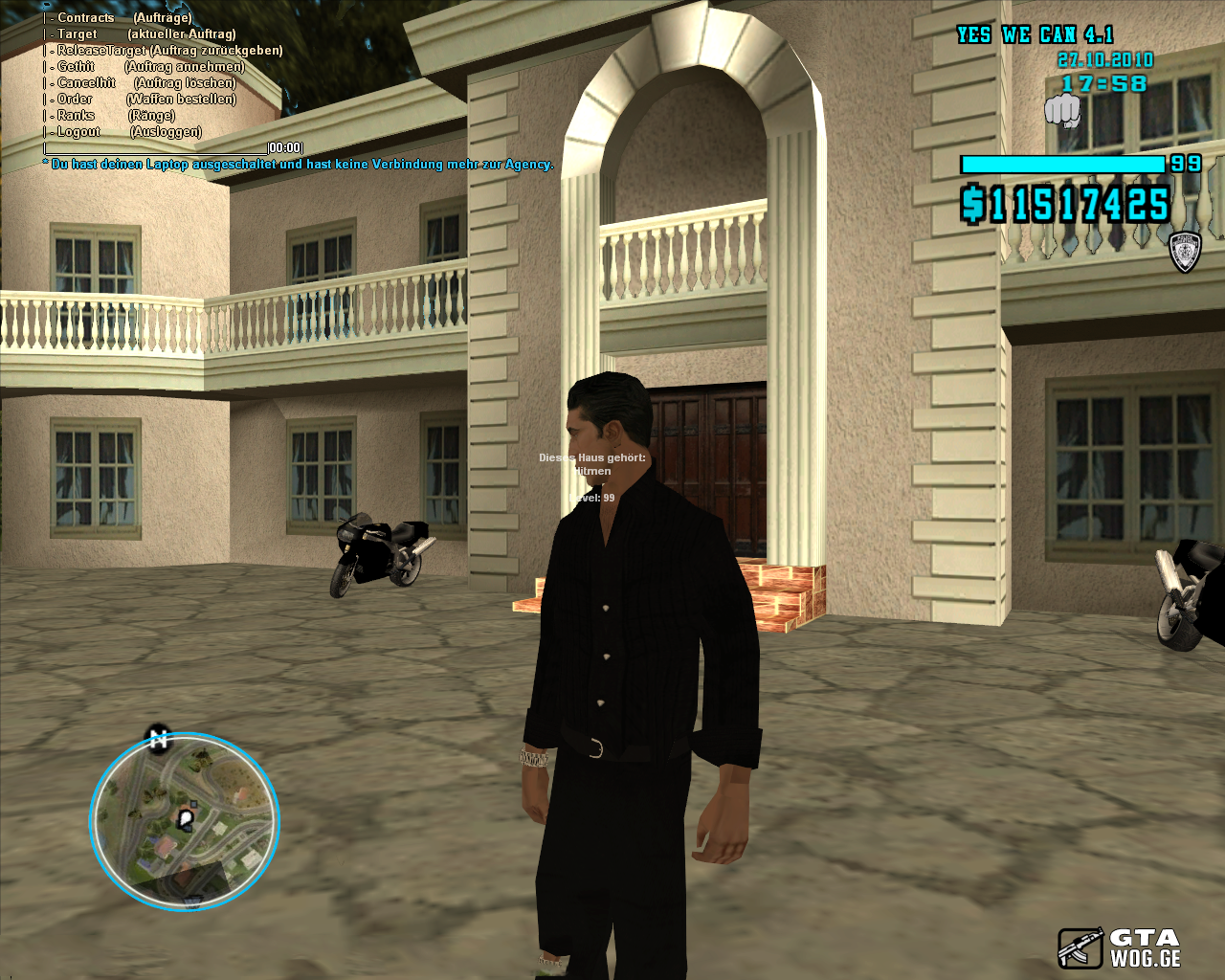Screen dimensions: 1225x980
Task: Click the north marker on the minimap
Action: pos(158,739)
